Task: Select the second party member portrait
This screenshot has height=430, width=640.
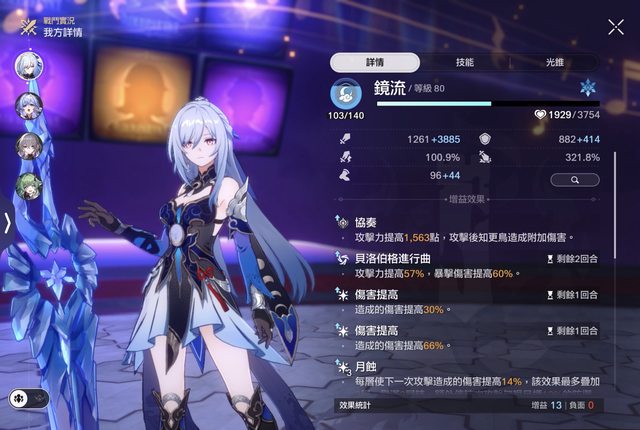Action: (28, 106)
